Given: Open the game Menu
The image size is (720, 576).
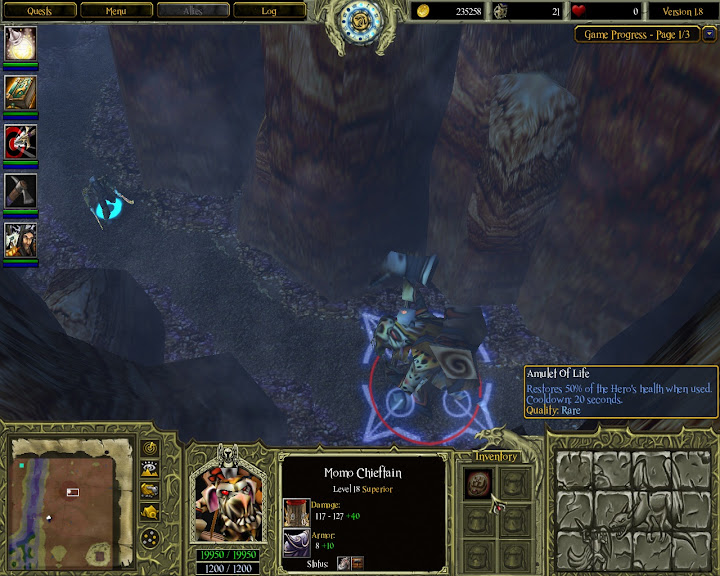Looking at the screenshot, I should [x=116, y=11].
